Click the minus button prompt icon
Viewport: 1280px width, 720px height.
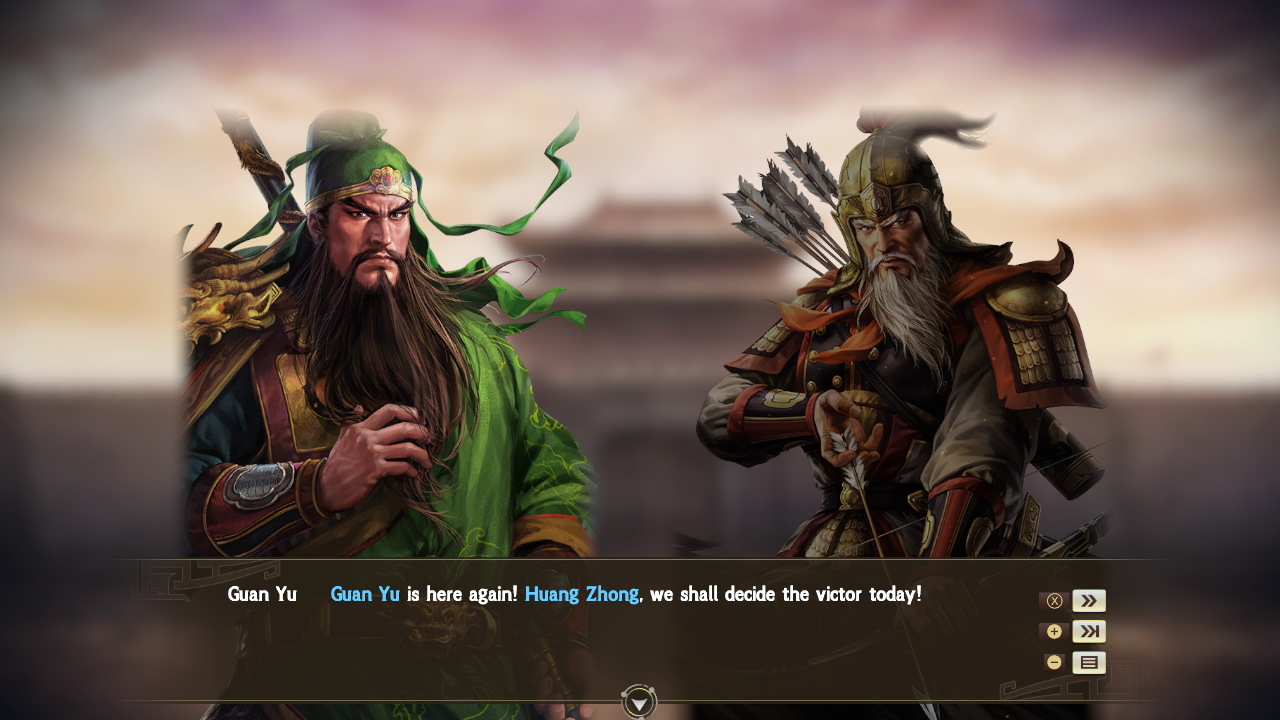click(x=1053, y=661)
